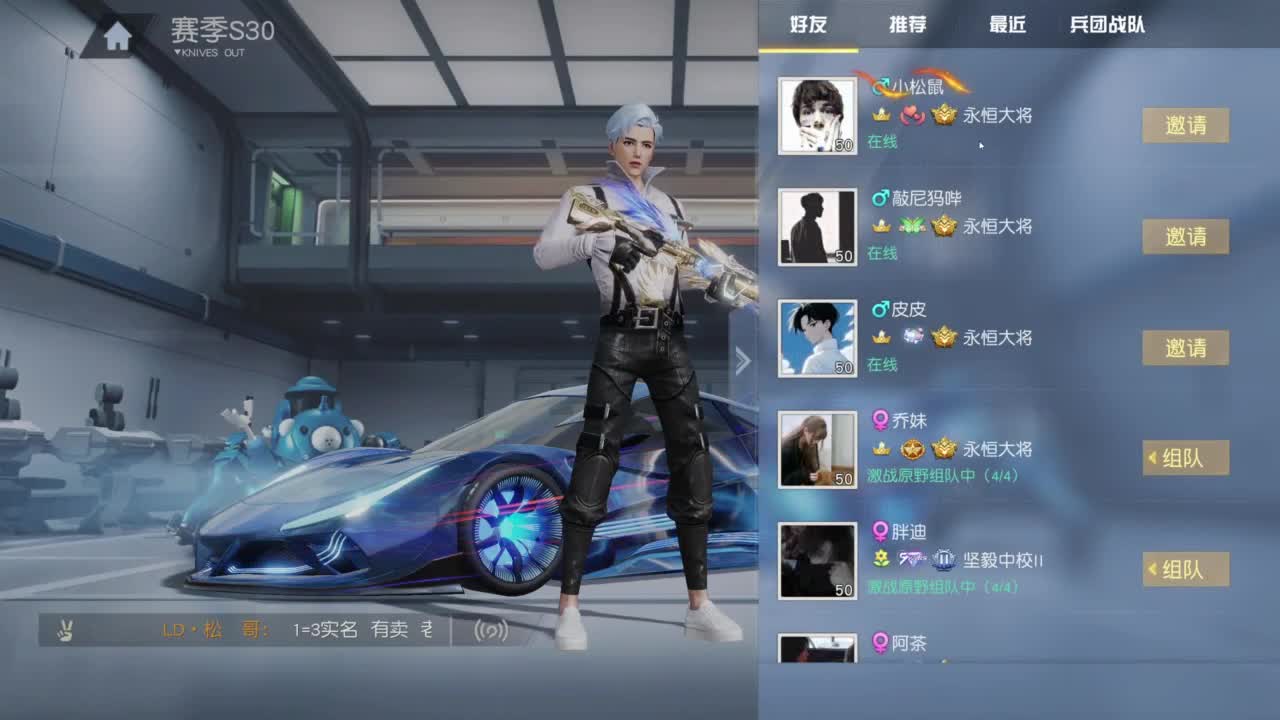Click the home icon in the top-left corner
Screen dimensions: 1280x720
pyautogui.click(x=115, y=33)
